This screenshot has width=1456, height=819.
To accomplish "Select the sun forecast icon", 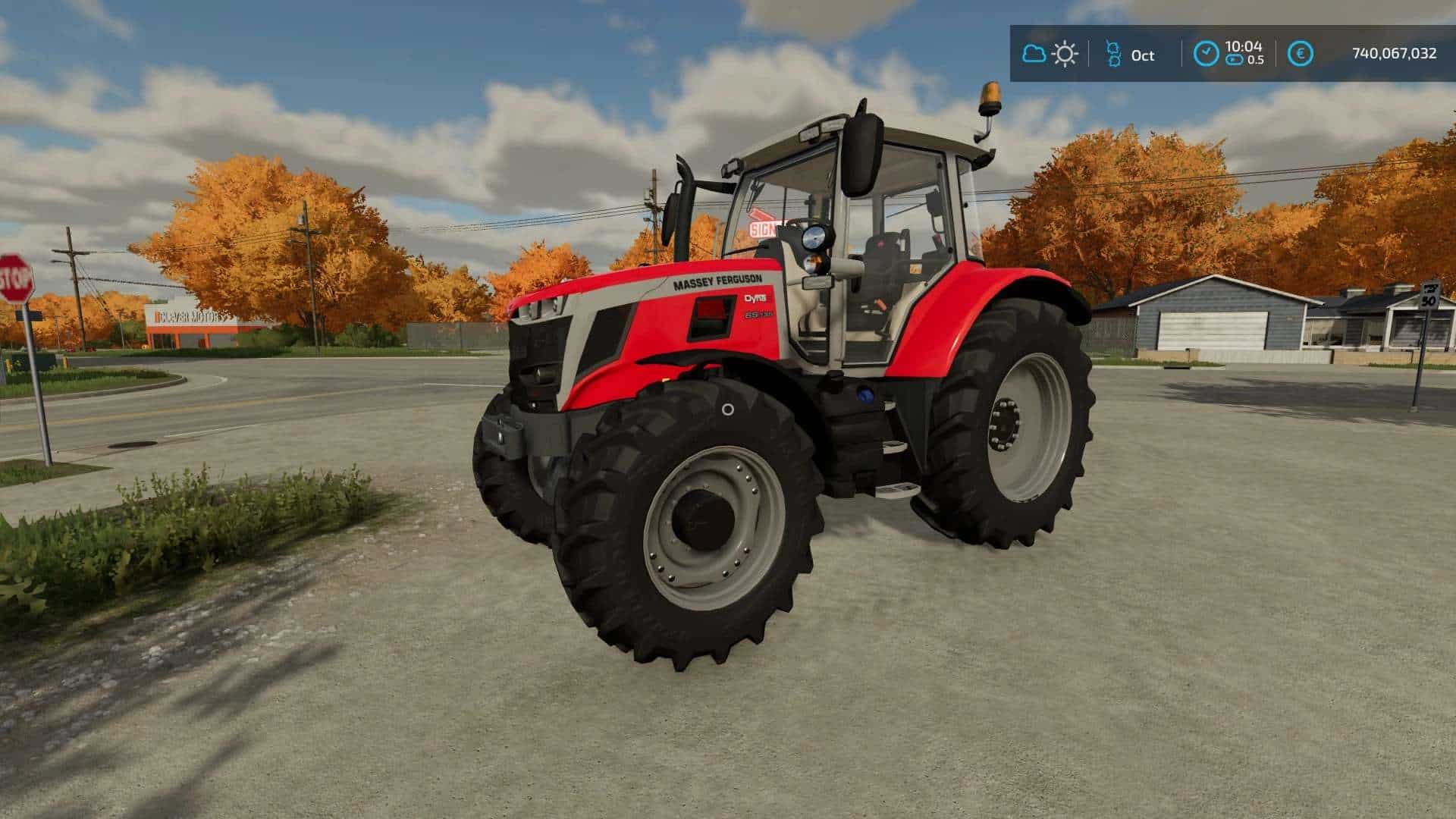I will [1065, 54].
